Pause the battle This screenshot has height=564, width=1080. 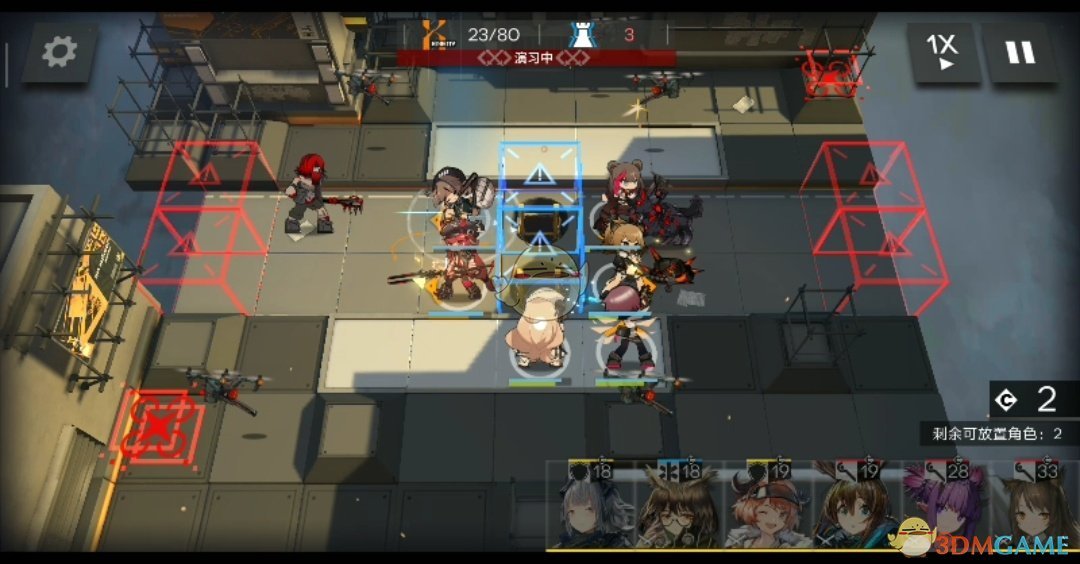pos(1020,52)
